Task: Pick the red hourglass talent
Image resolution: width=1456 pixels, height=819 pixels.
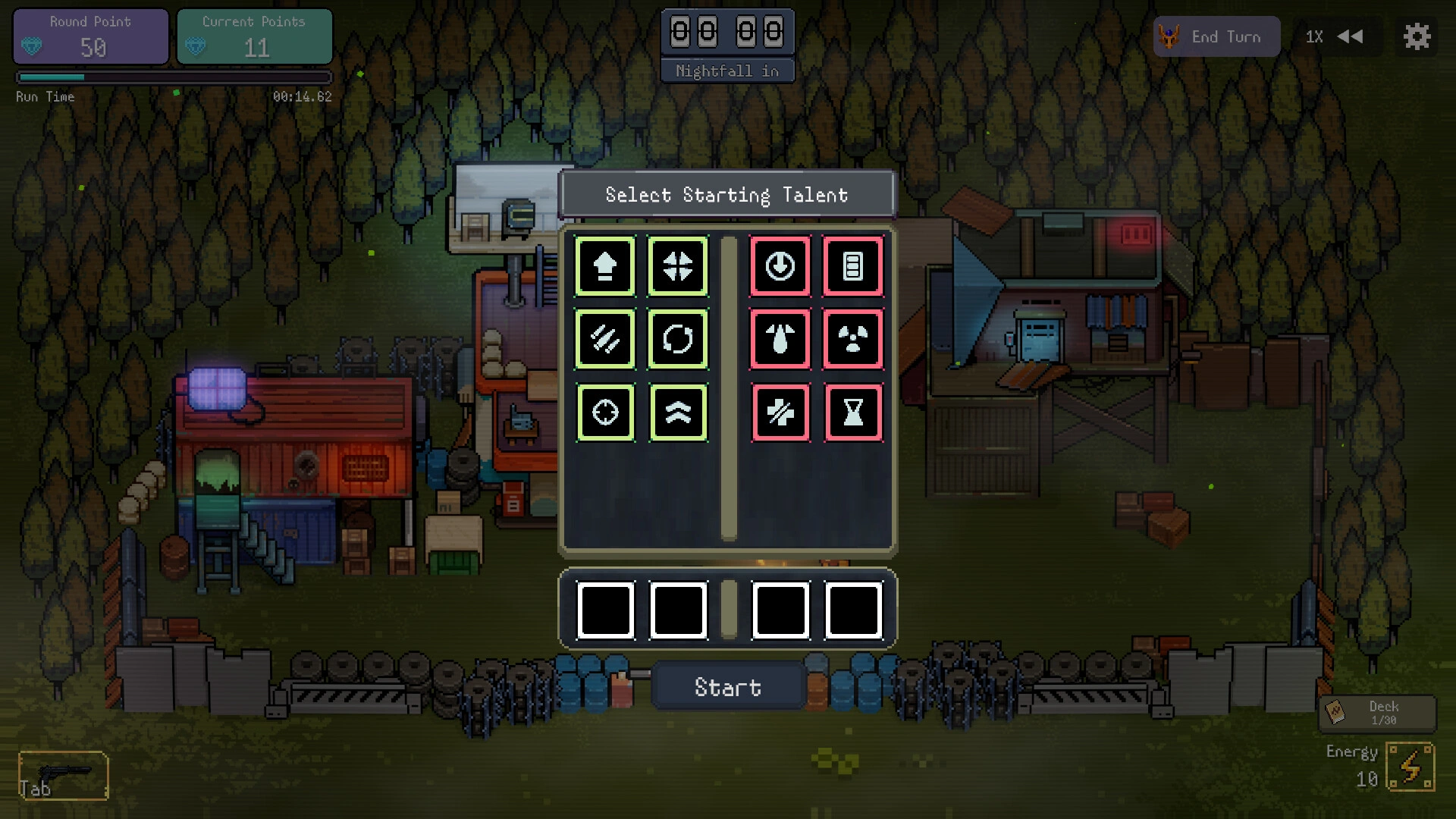Action: point(853,413)
